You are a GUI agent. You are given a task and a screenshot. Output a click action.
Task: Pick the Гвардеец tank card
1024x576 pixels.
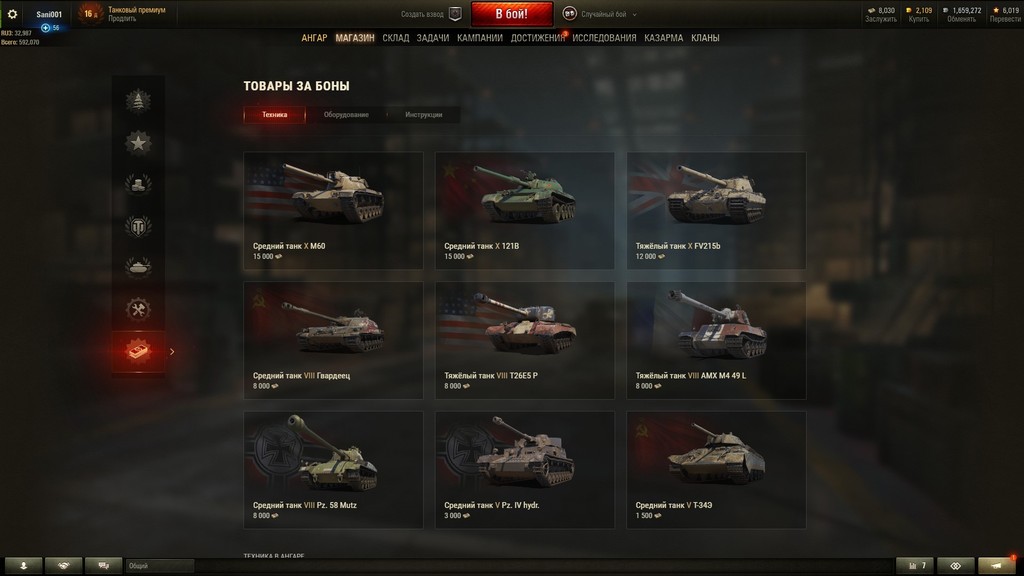pos(333,340)
